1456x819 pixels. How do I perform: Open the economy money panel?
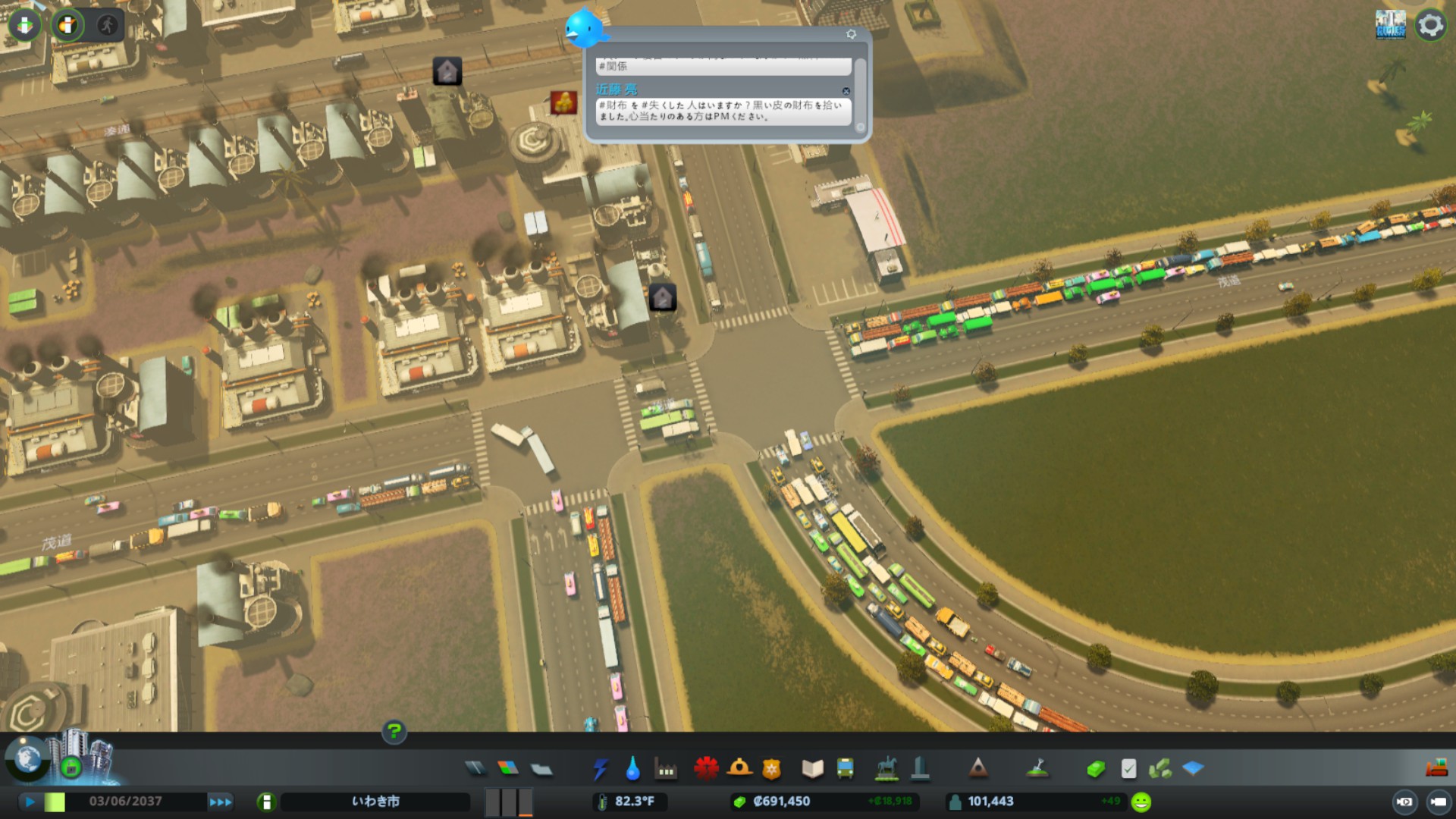(1096, 769)
